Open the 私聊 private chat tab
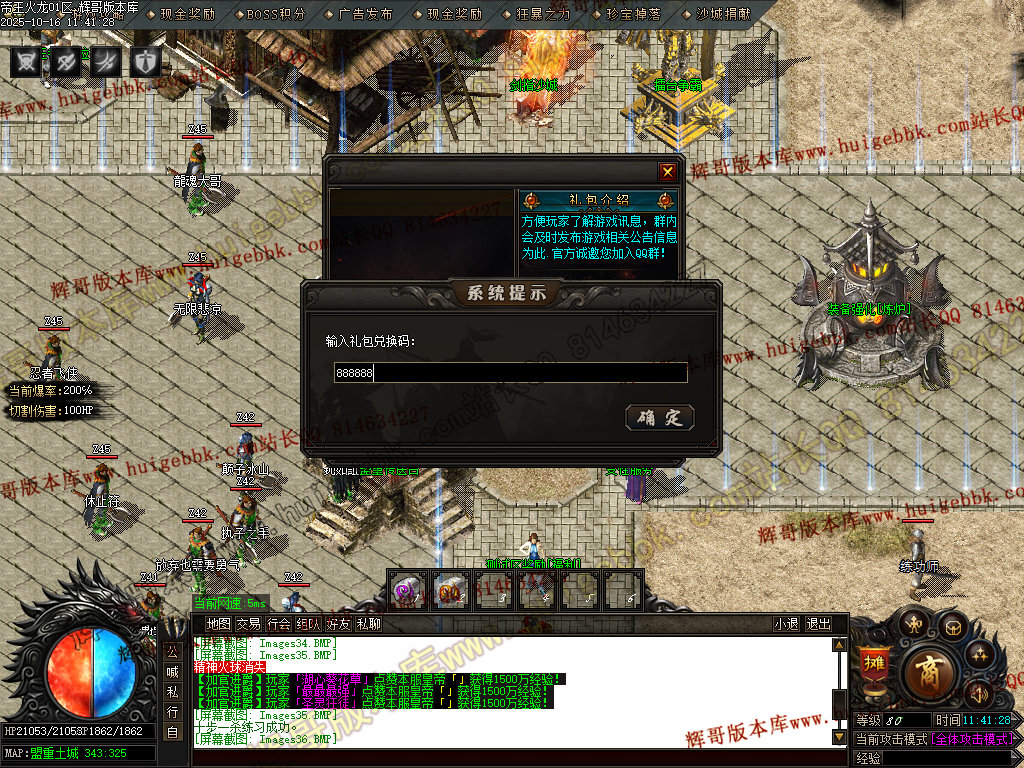Viewport: 1024px width, 768px height. pyautogui.click(x=369, y=624)
